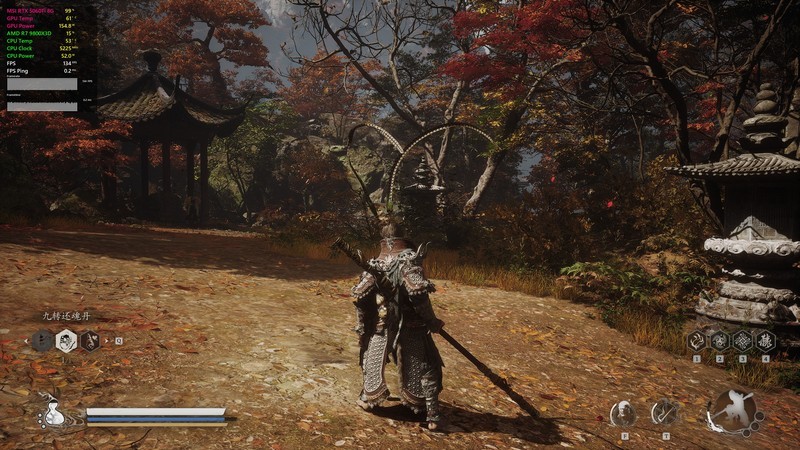Viewport: 800px width, 450px height.
Task: Click the staff stance focus emblem
Action: (734, 411)
